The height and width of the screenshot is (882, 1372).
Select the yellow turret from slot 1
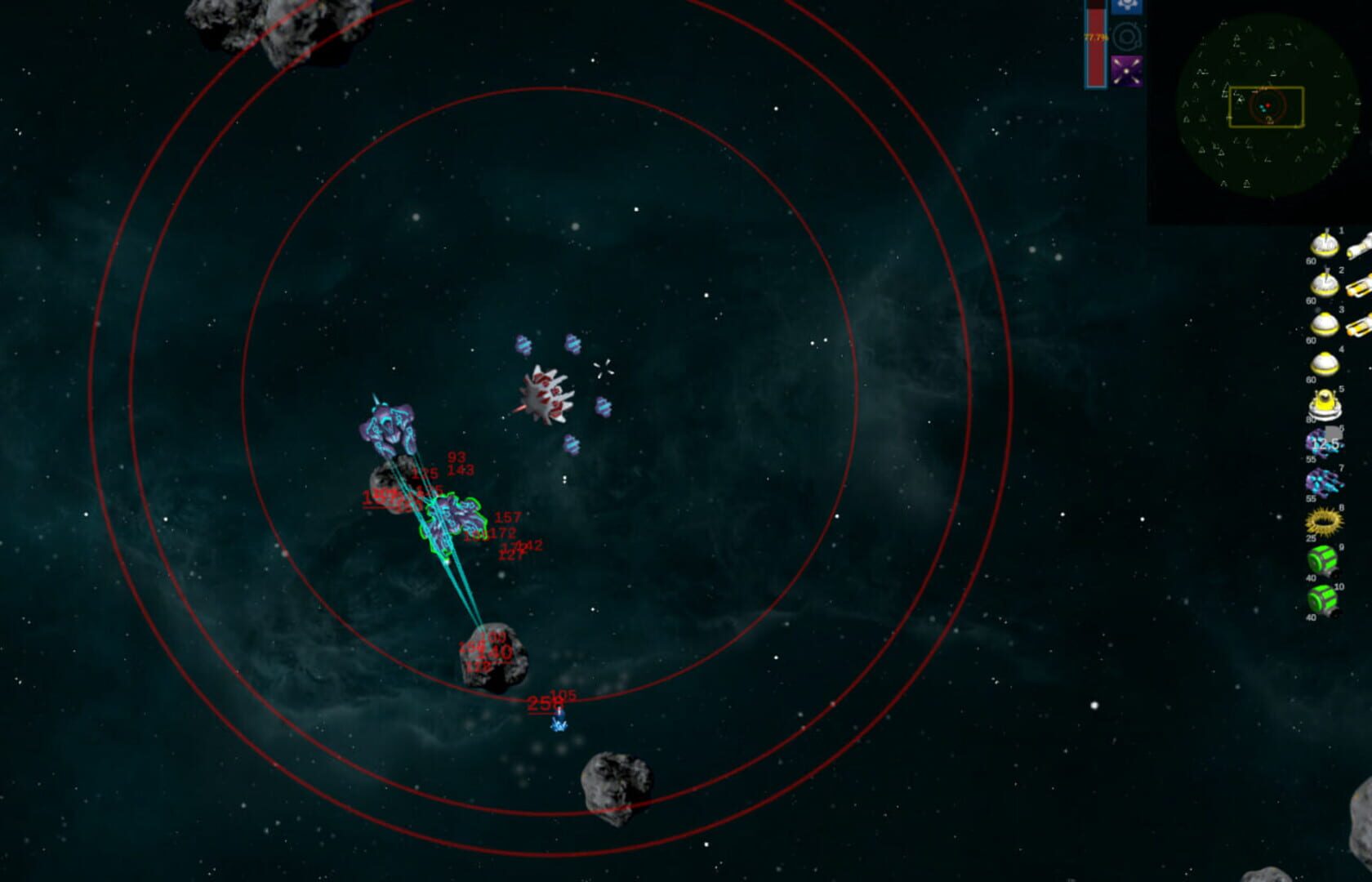tap(1324, 247)
